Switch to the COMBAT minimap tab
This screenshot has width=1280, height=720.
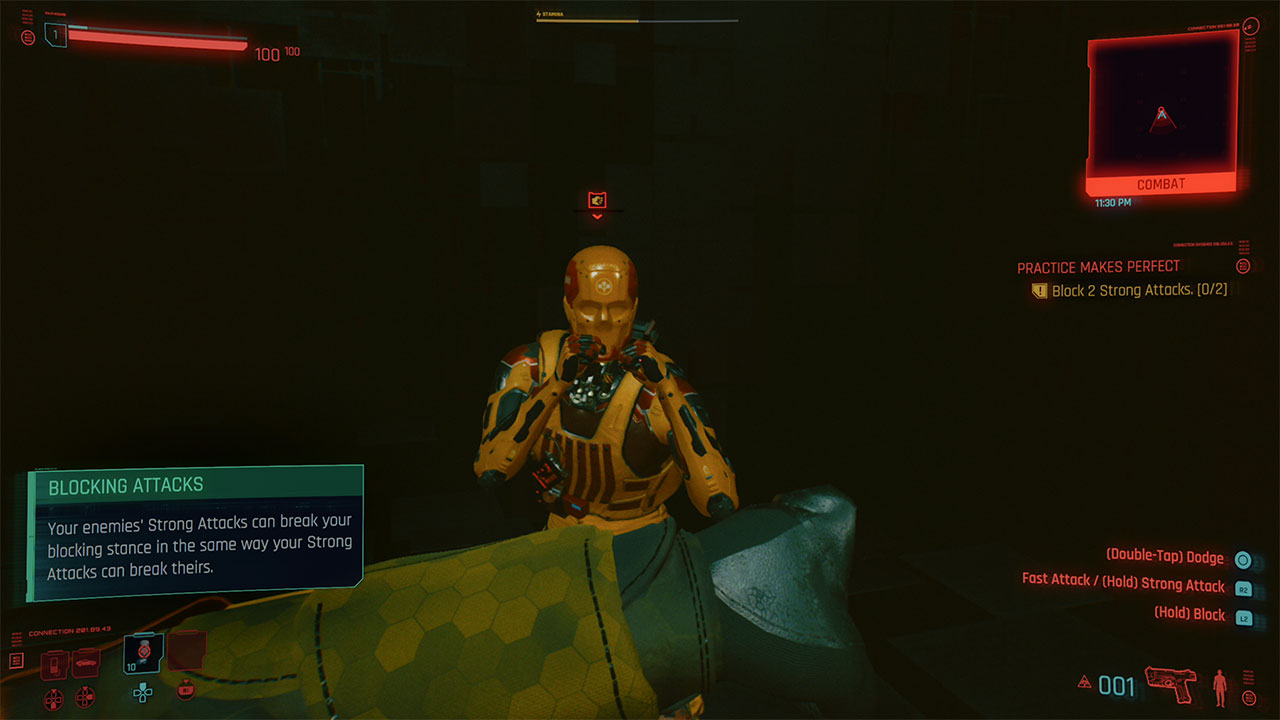click(1159, 183)
